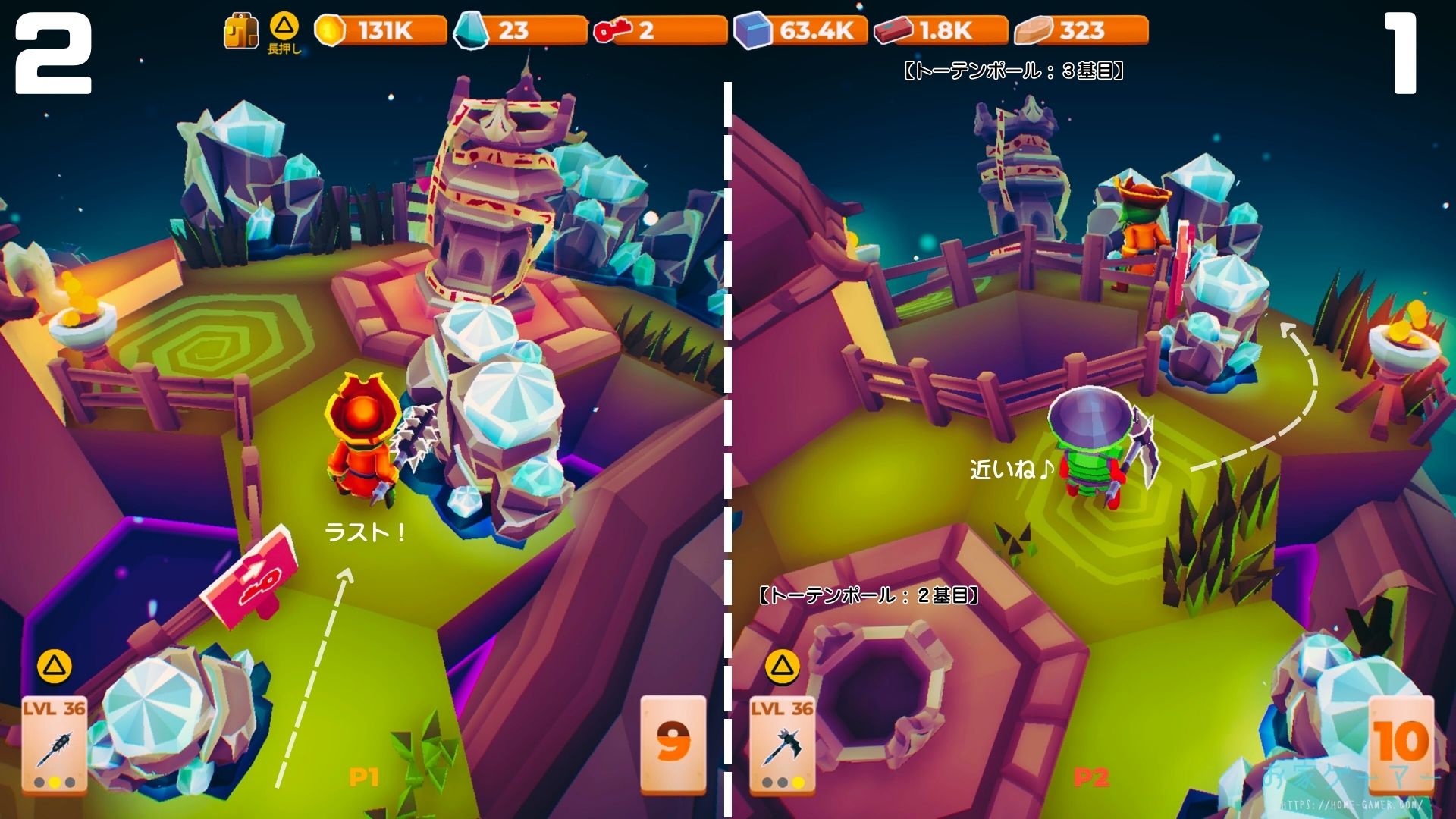Image resolution: width=1456 pixels, height=819 pixels.
Task: Click P2's card showing number 10
Action: [1401, 743]
